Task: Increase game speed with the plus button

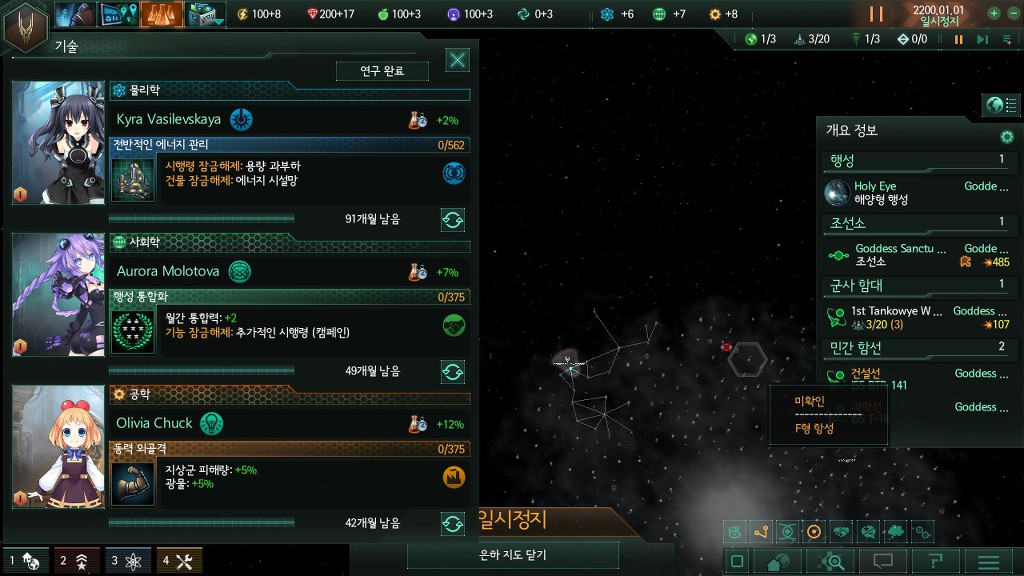Action: [x=994, y=14]
